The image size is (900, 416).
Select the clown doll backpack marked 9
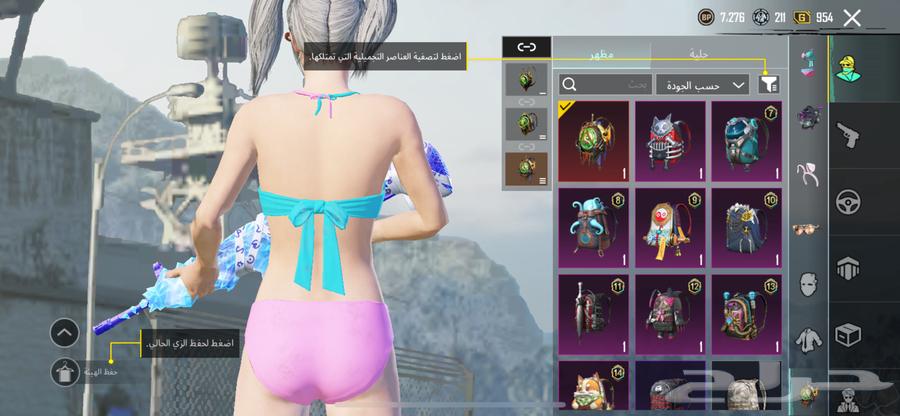pos(670,226)
